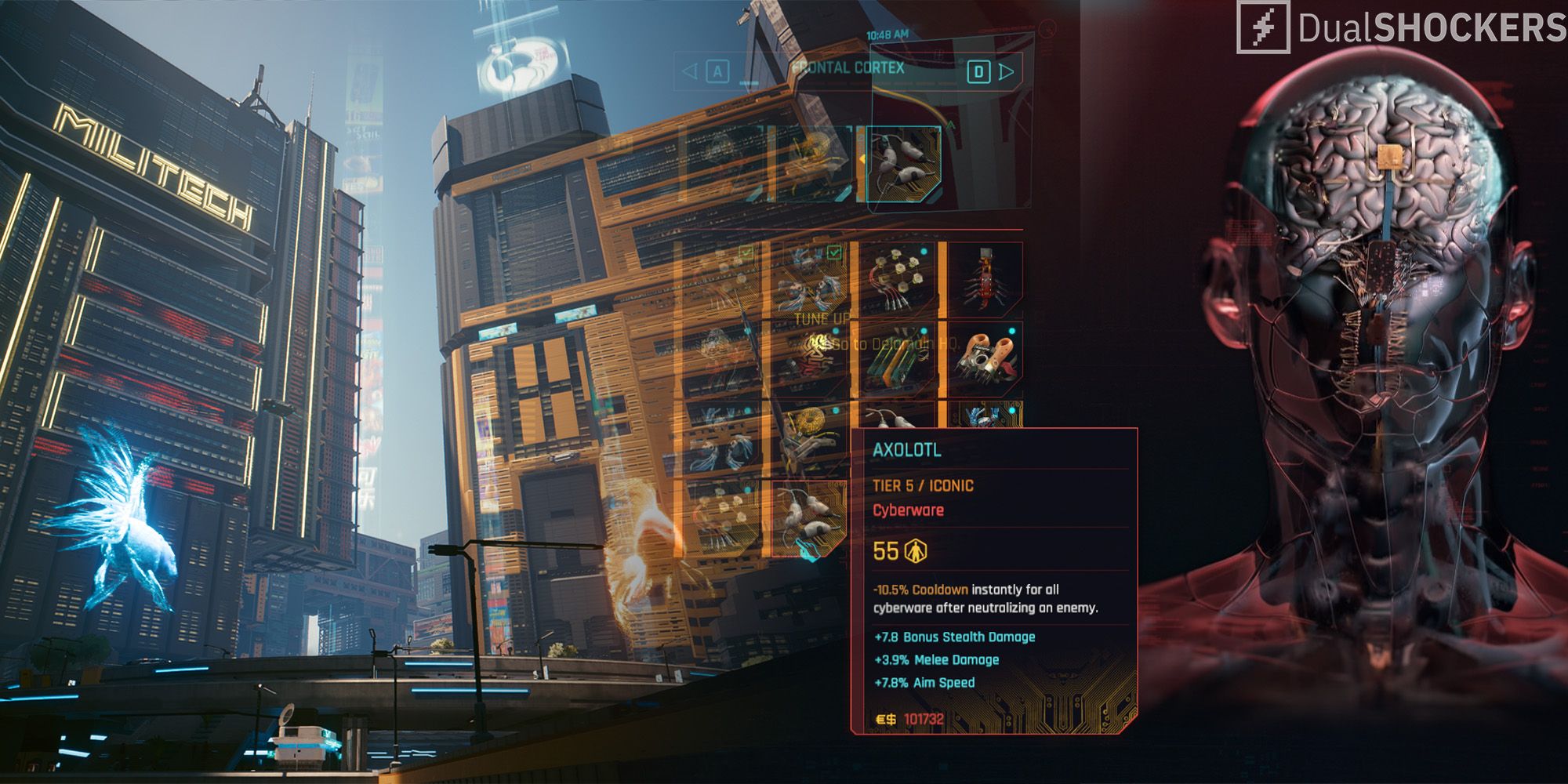Select the highlighted cyberware in Frontal Cortex preview

coord(904,165)
